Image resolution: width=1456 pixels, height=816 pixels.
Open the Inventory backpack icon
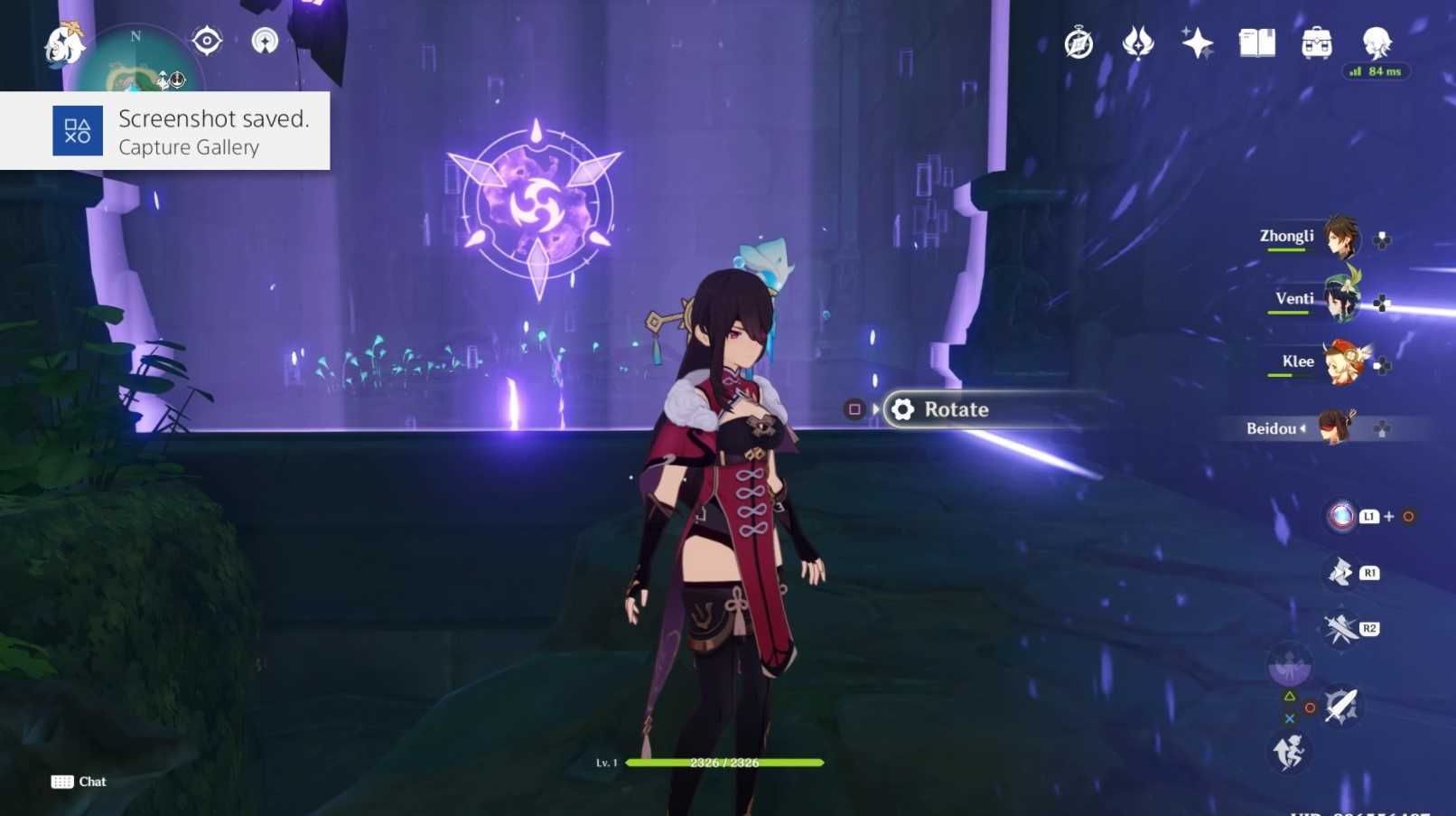tap(1316, 42)
